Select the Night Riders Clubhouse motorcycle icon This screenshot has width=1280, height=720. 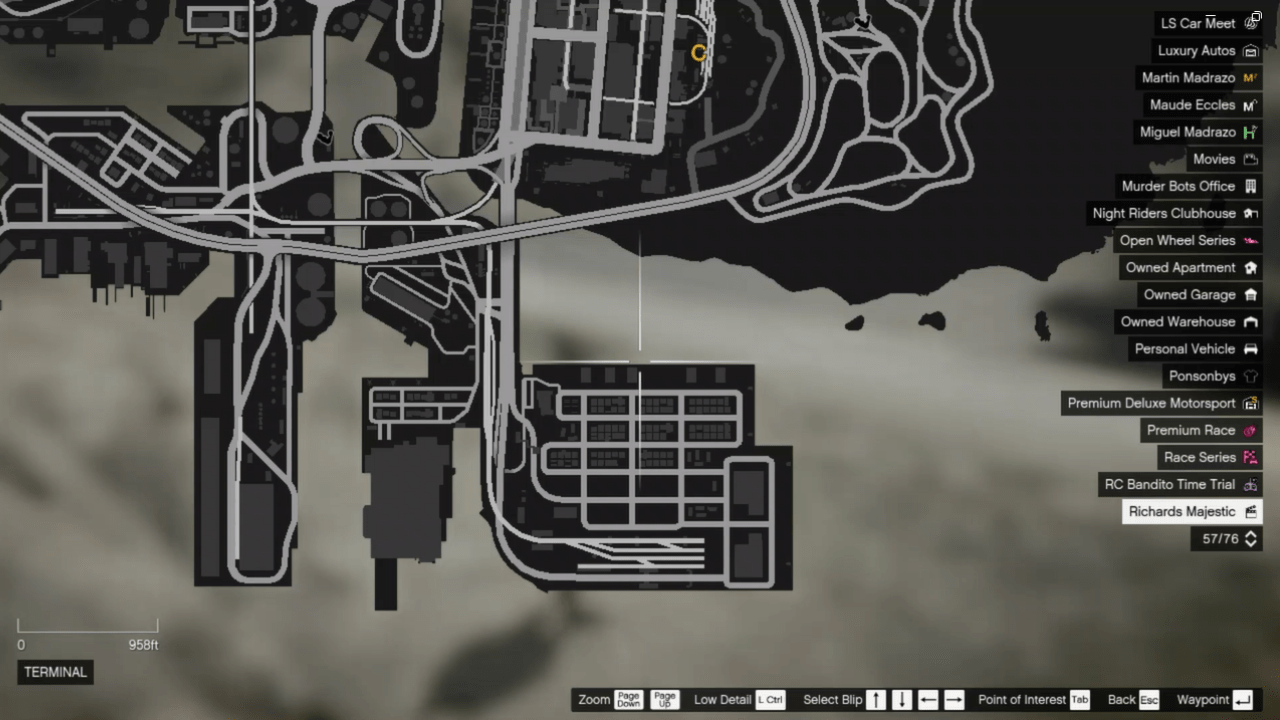(1250, 213)
